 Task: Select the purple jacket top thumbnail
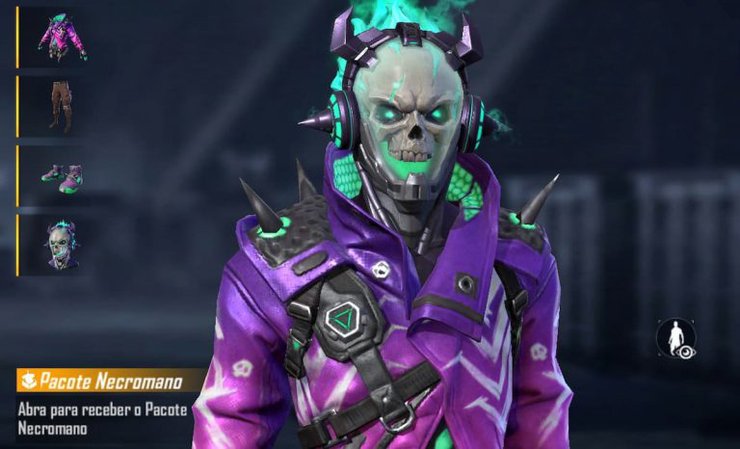[x=61, y=36]
